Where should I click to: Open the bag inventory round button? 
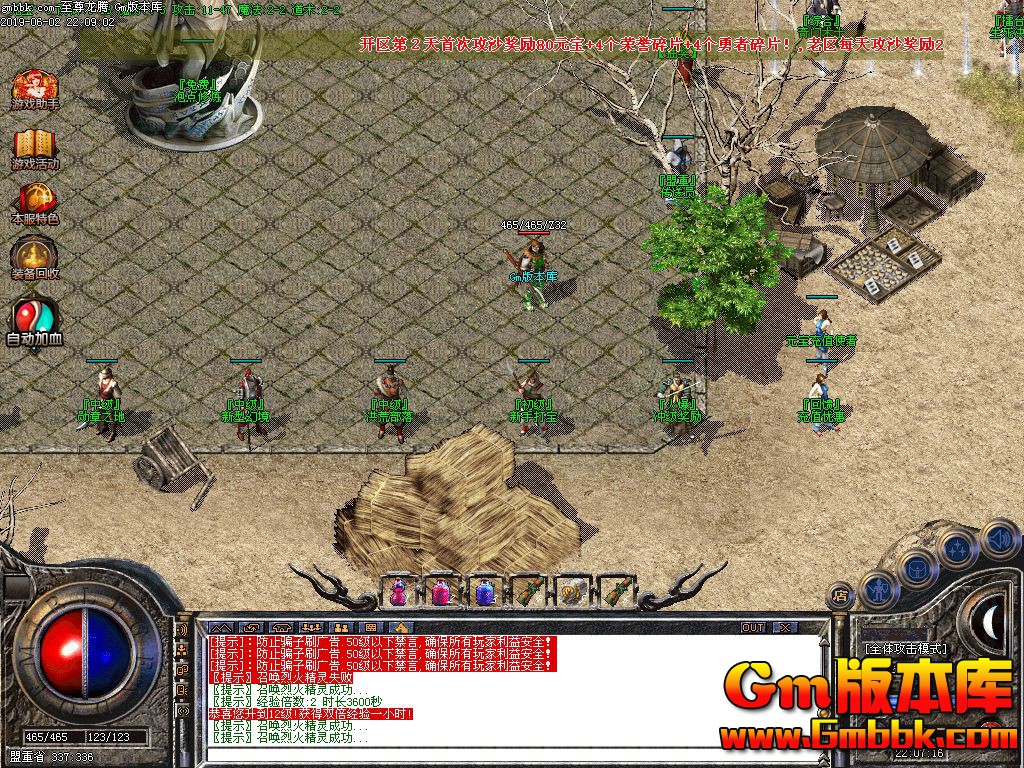click(x=917, y=568)
